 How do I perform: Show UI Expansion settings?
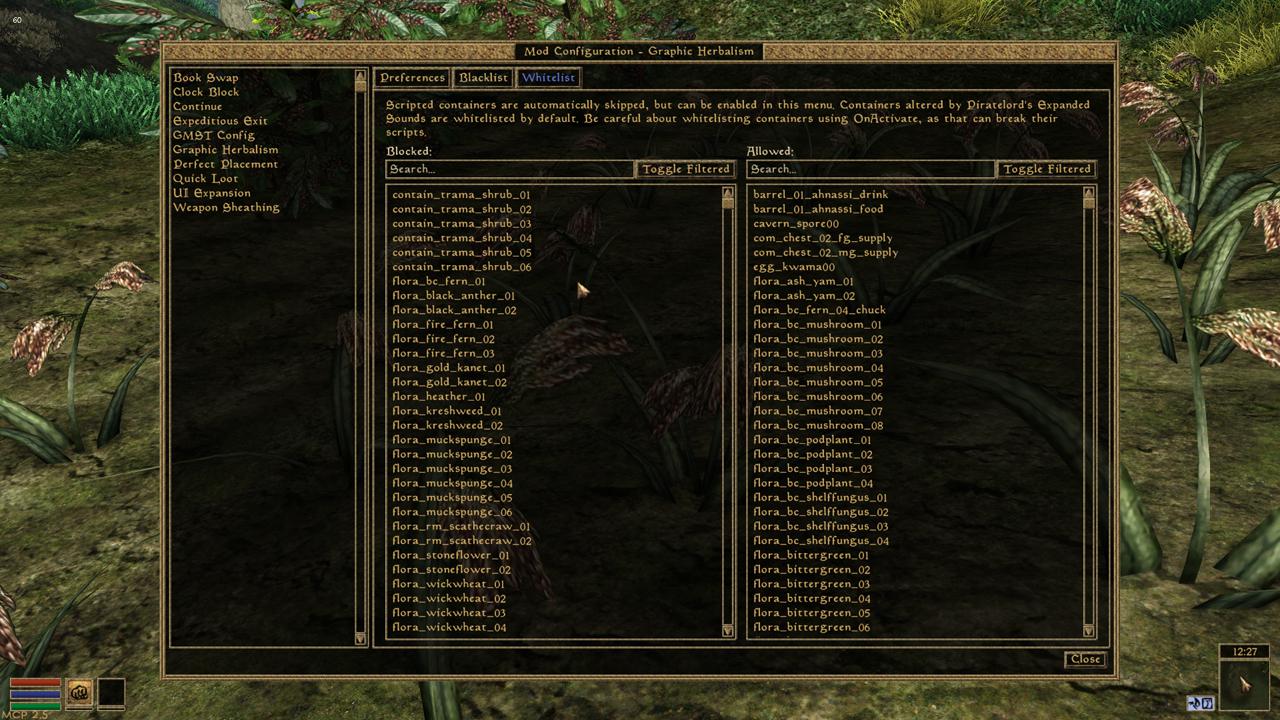click(211, 193)
